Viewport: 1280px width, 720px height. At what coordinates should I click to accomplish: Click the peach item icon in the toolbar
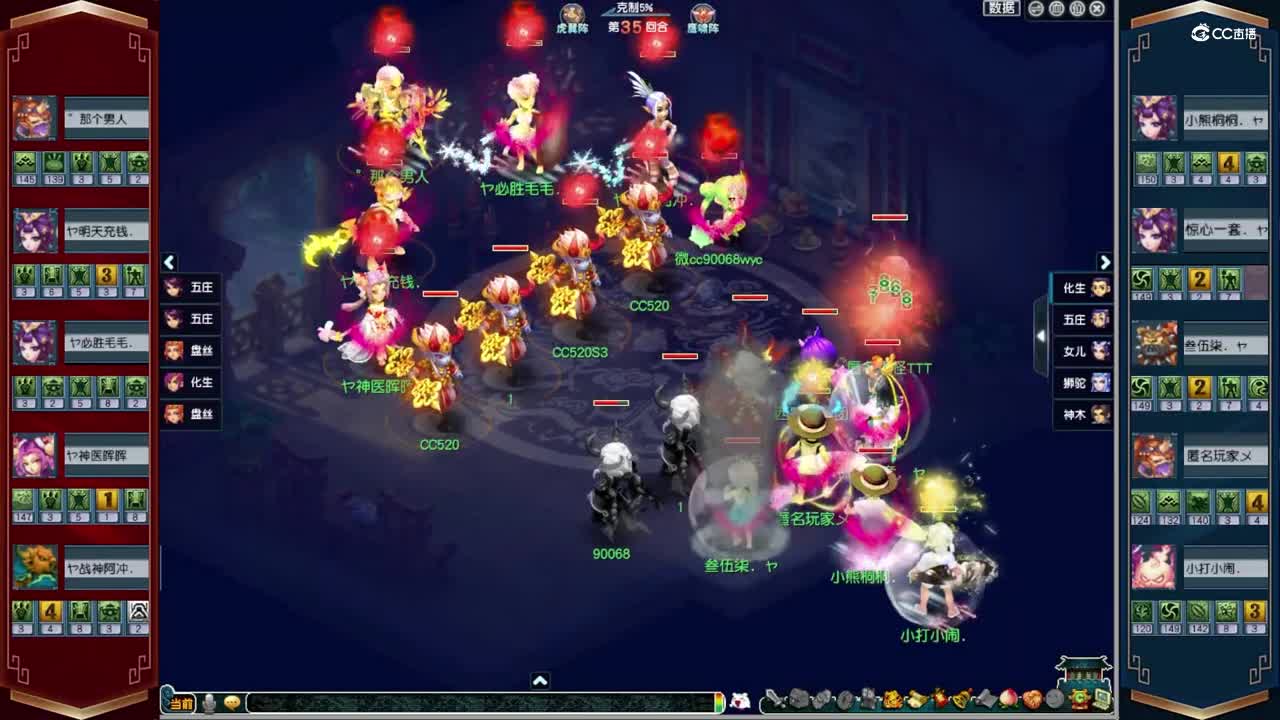coord(1008,701)
